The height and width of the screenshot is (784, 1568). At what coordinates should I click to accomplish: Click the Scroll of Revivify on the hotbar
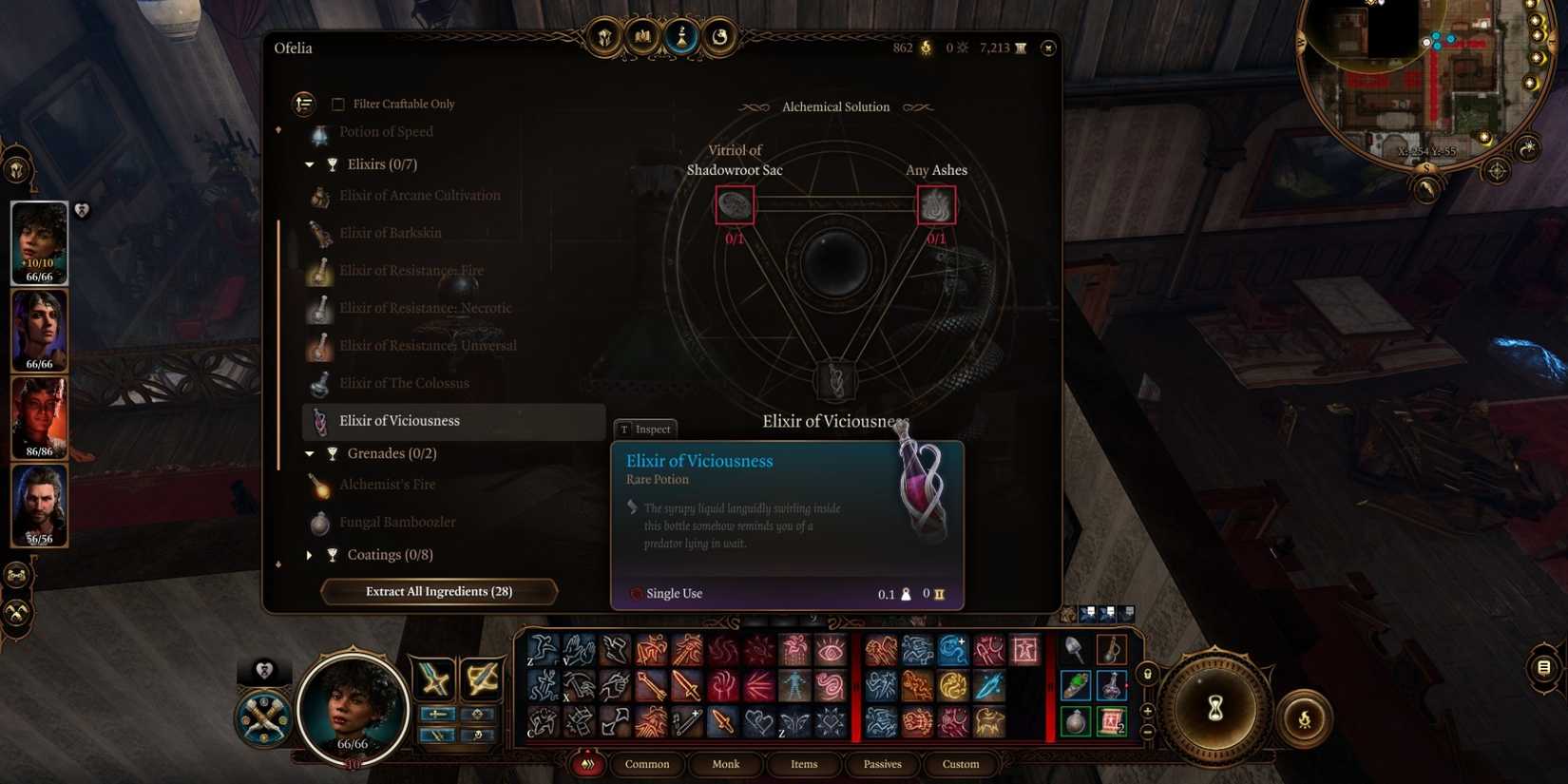[x=1111, y=720]
